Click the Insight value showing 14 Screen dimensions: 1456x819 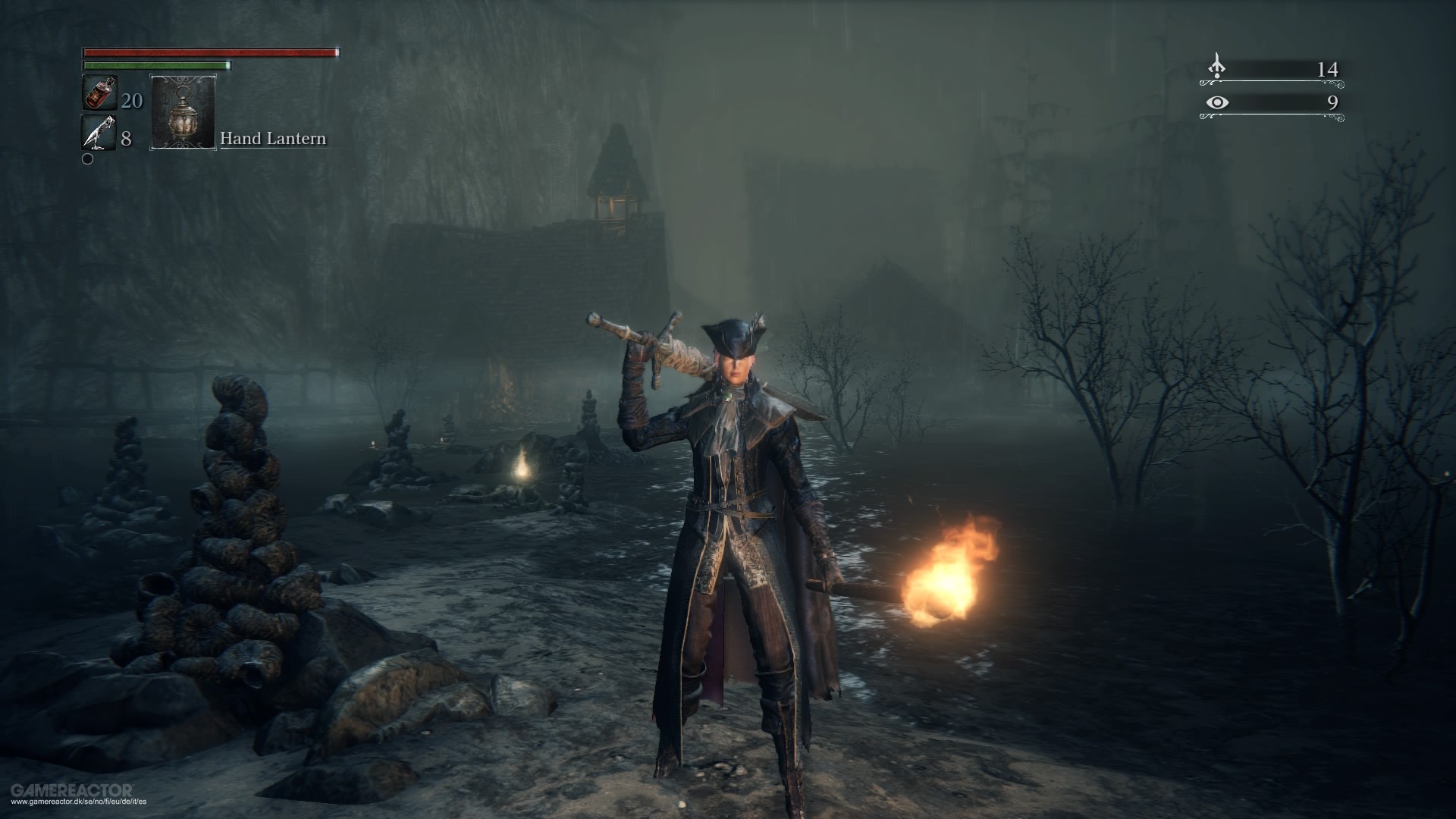[x=1328, y=69]
